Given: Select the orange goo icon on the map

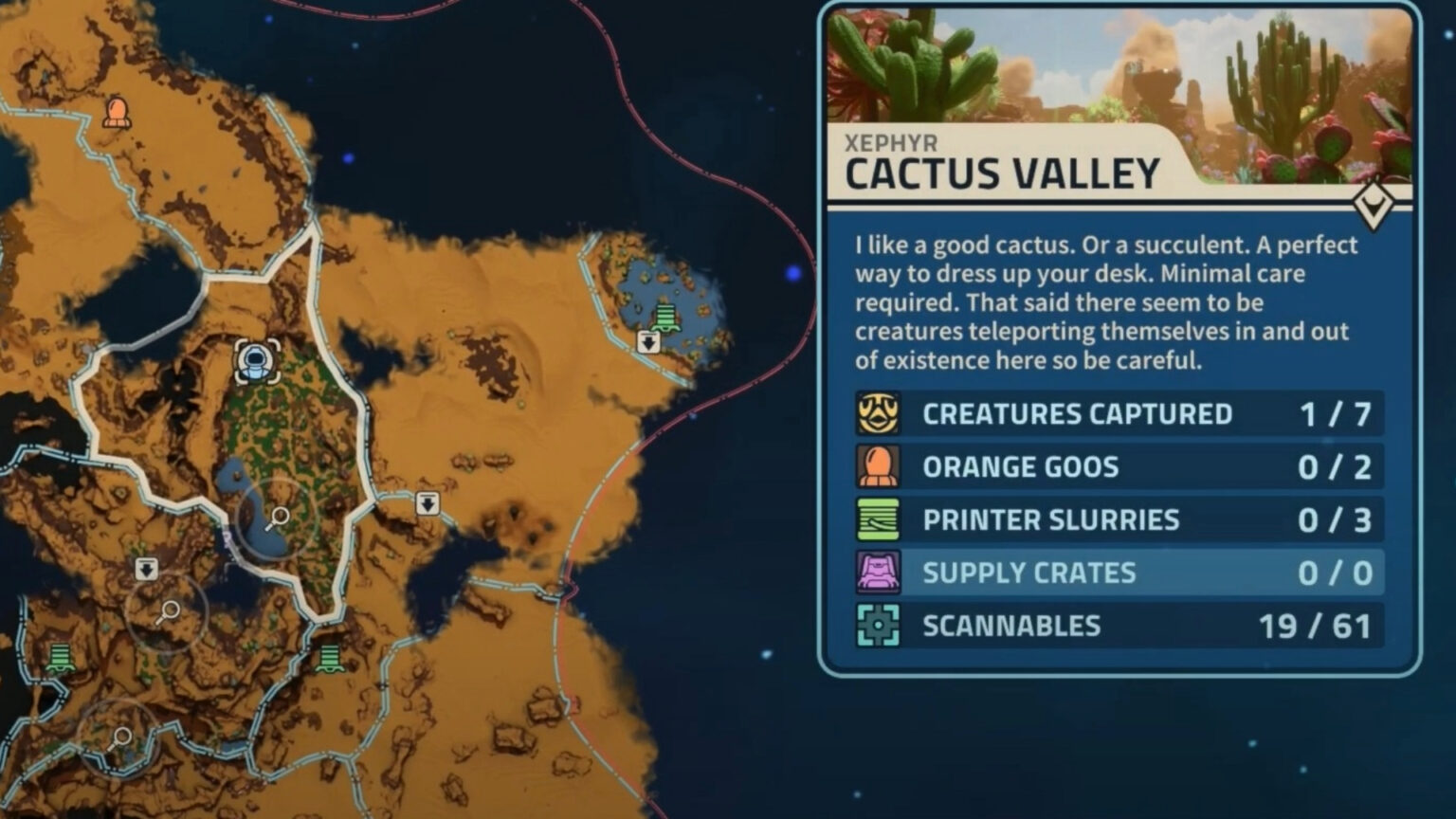Looking at the screenshot, I should click(117, 111).
